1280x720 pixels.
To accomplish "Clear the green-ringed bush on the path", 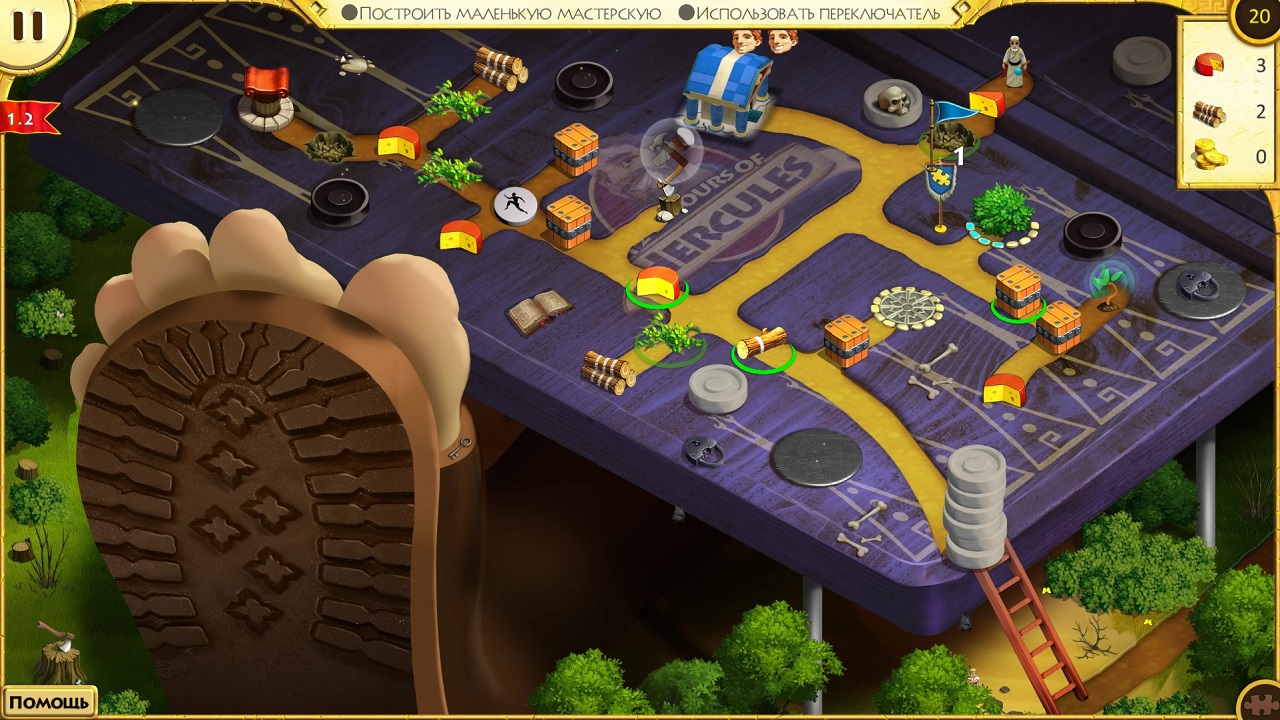I will pyautogui.click(x=669, y=337).
